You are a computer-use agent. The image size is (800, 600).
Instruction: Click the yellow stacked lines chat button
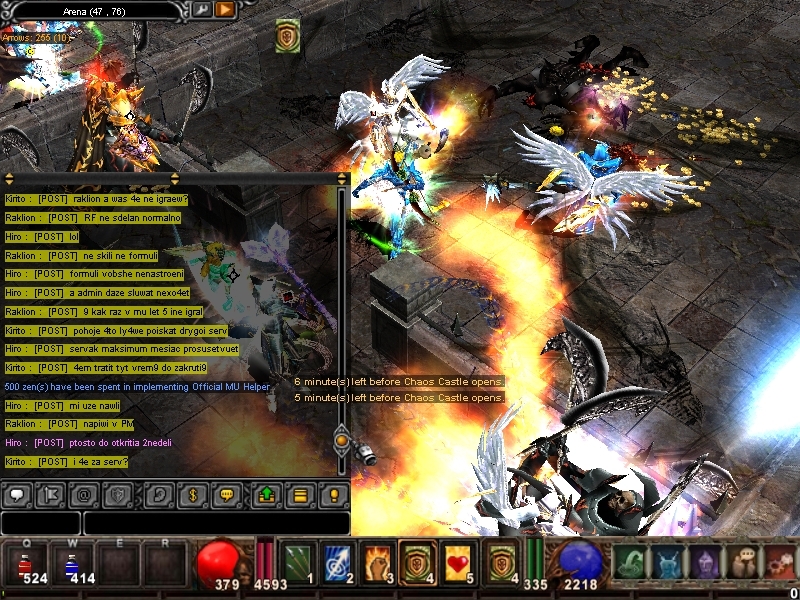point(299,495)
